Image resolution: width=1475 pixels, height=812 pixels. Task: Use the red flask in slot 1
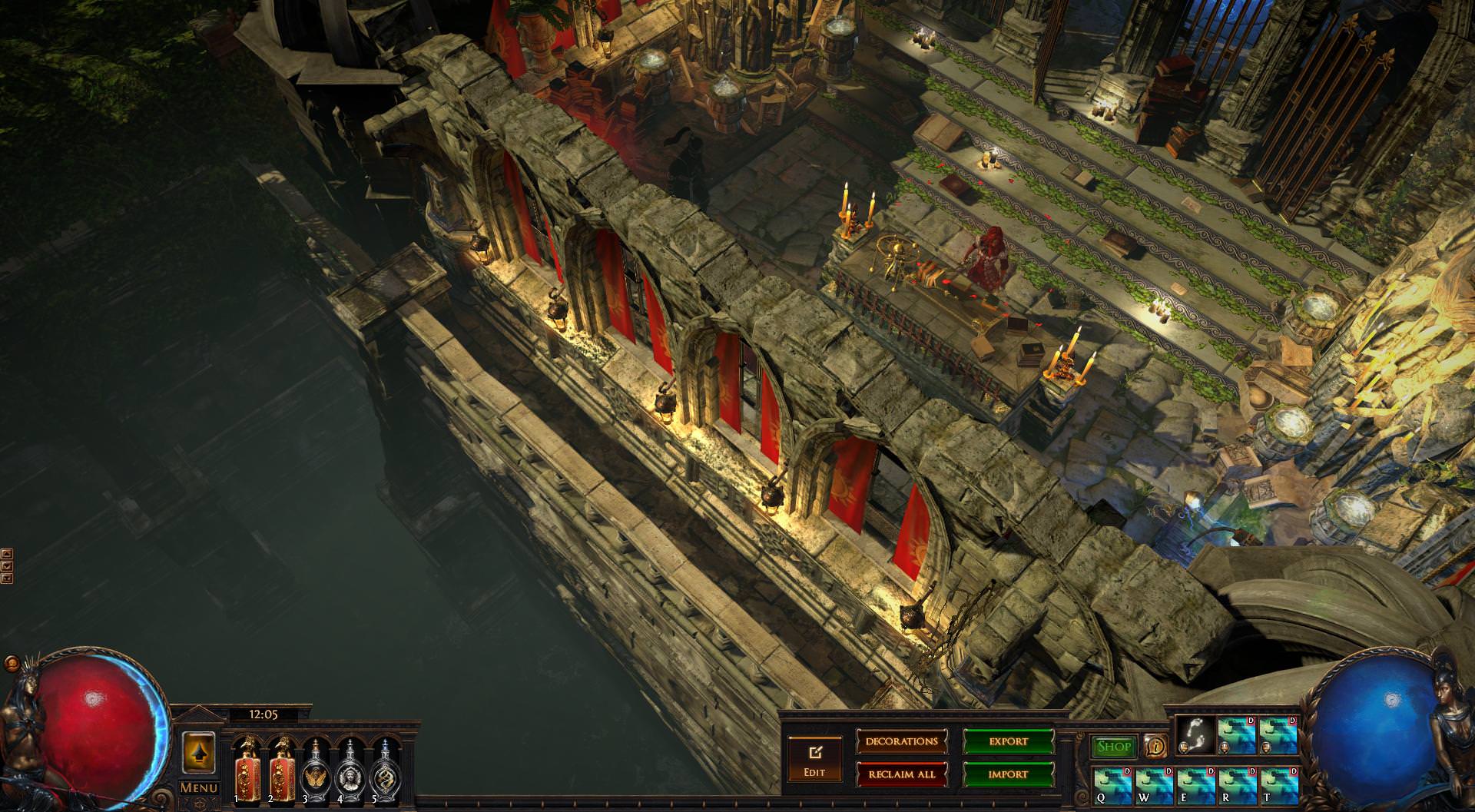[245, 770]
